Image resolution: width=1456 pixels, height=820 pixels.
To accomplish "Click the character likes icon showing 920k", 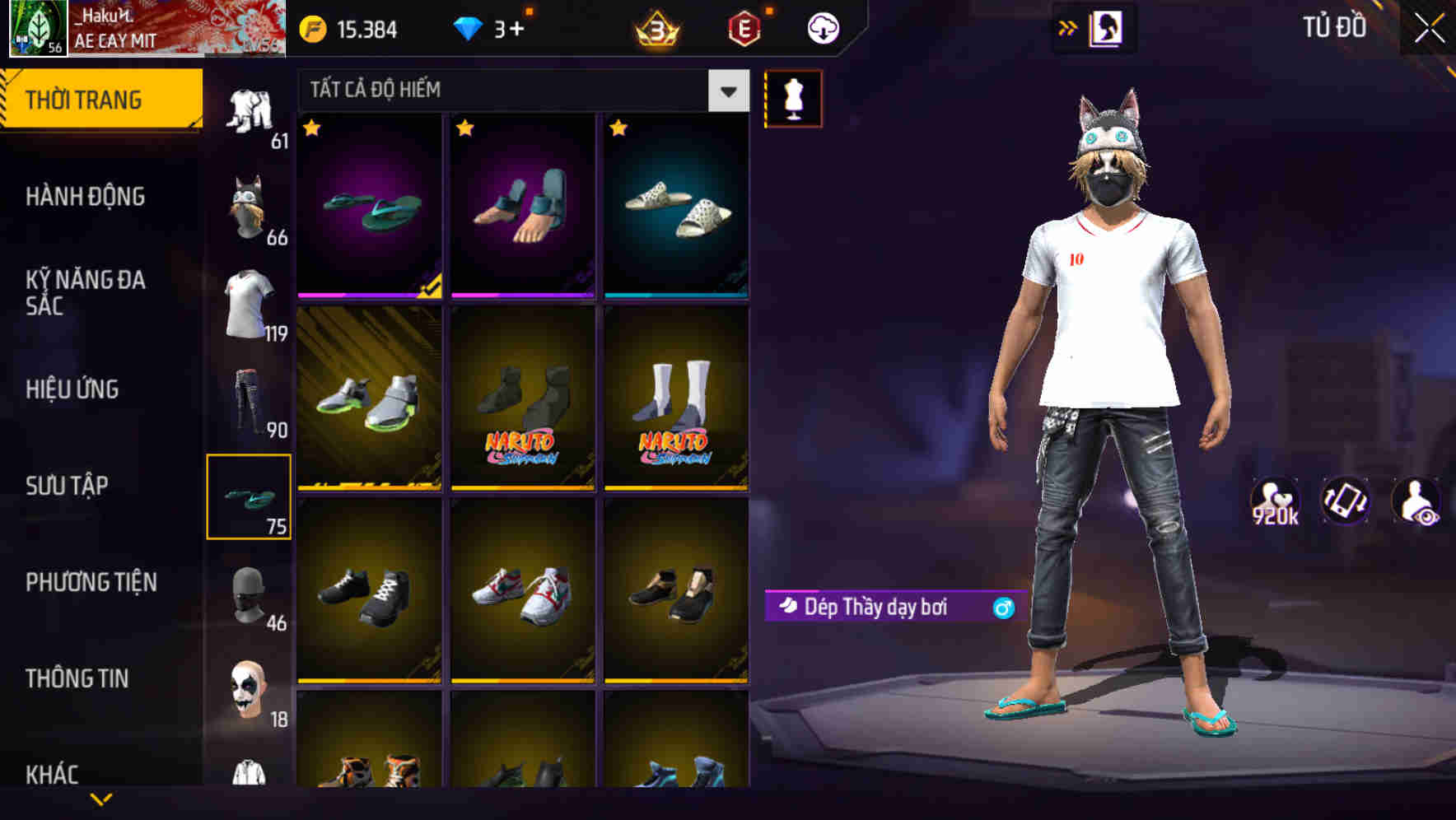I will [x=1275, y=501].
